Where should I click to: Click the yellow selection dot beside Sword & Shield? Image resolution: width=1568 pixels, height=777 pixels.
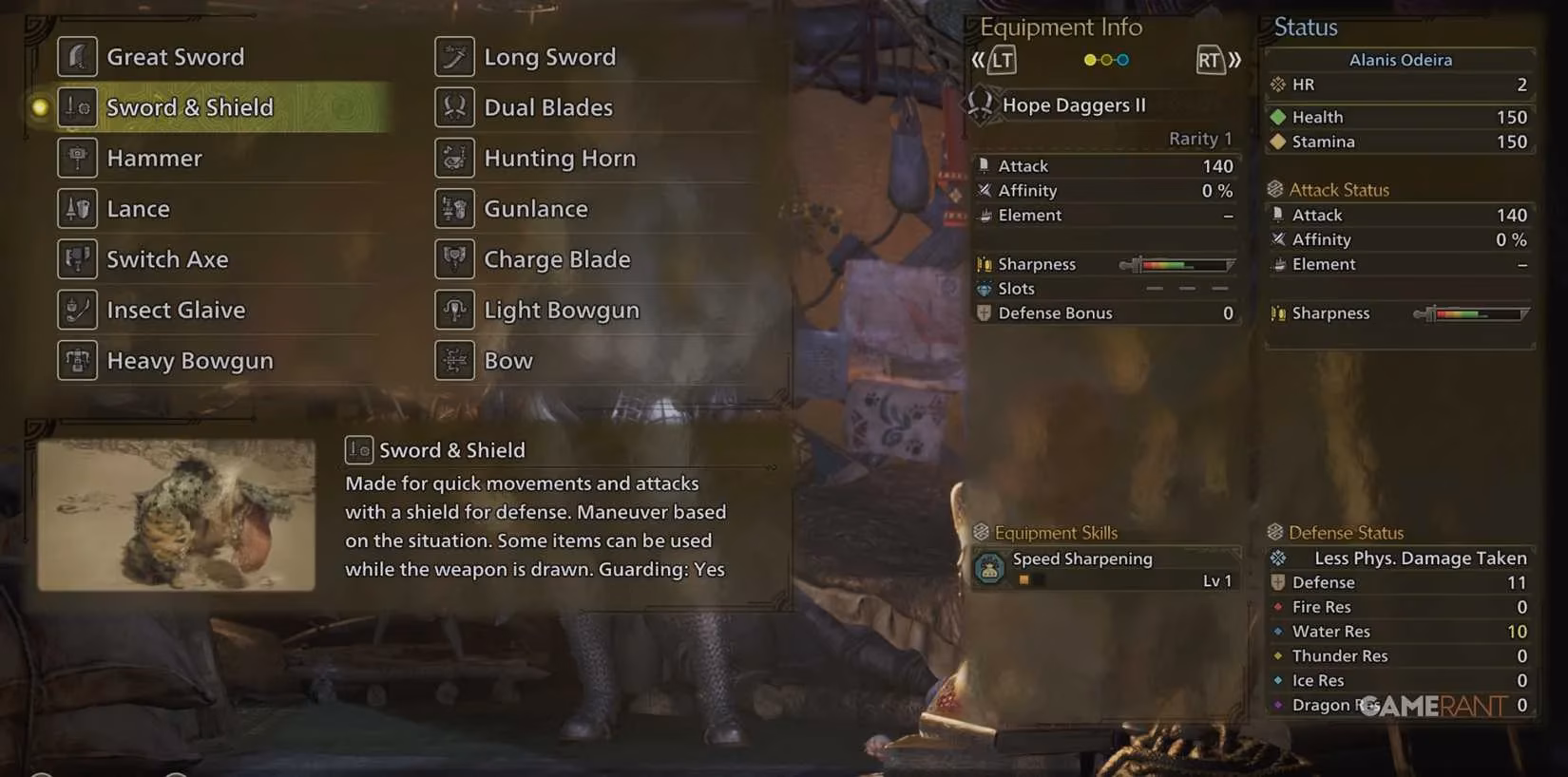point(39,107)
